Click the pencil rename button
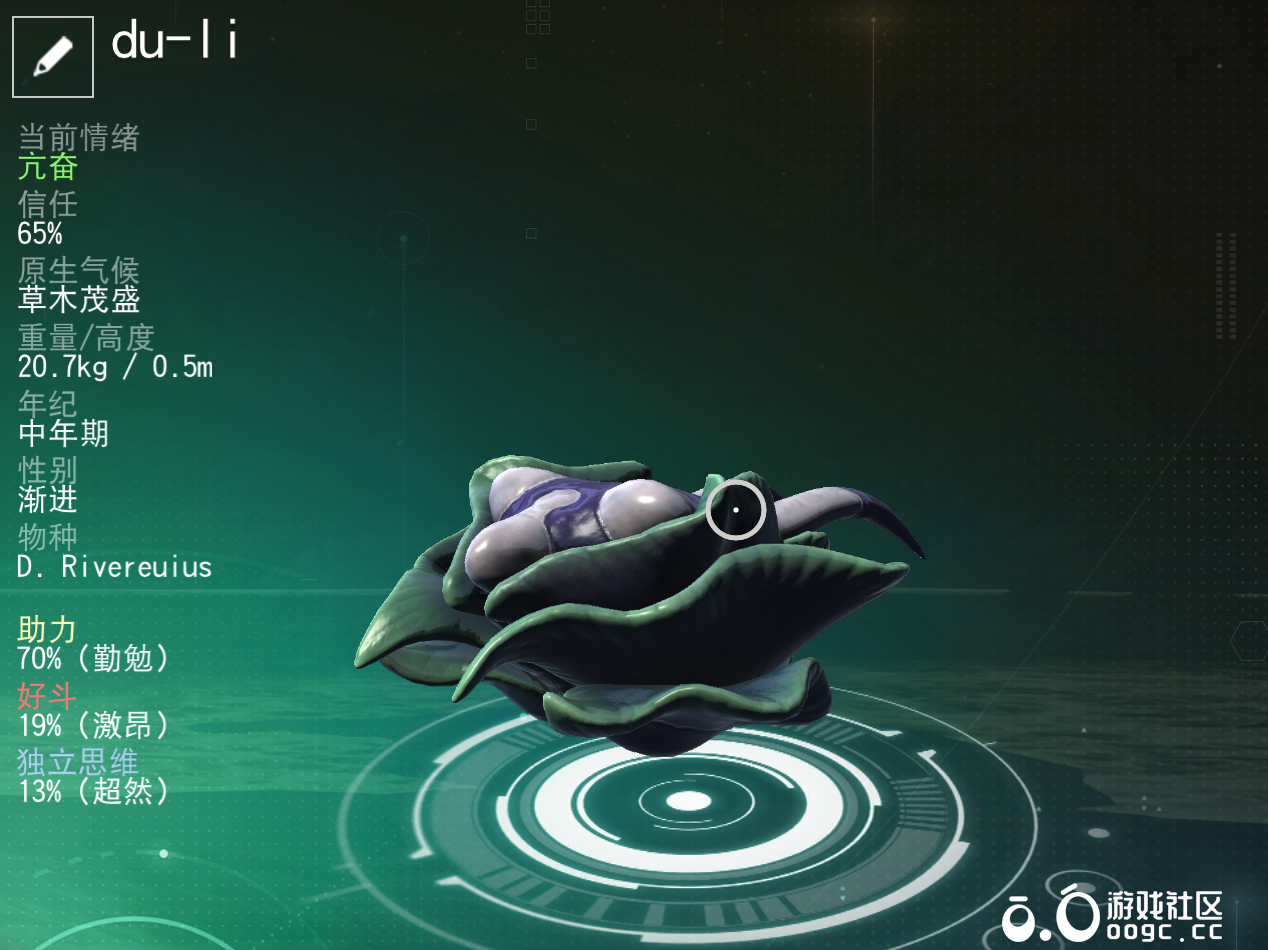This screenshot has height=950, width=1268. (x=53, y=56)
